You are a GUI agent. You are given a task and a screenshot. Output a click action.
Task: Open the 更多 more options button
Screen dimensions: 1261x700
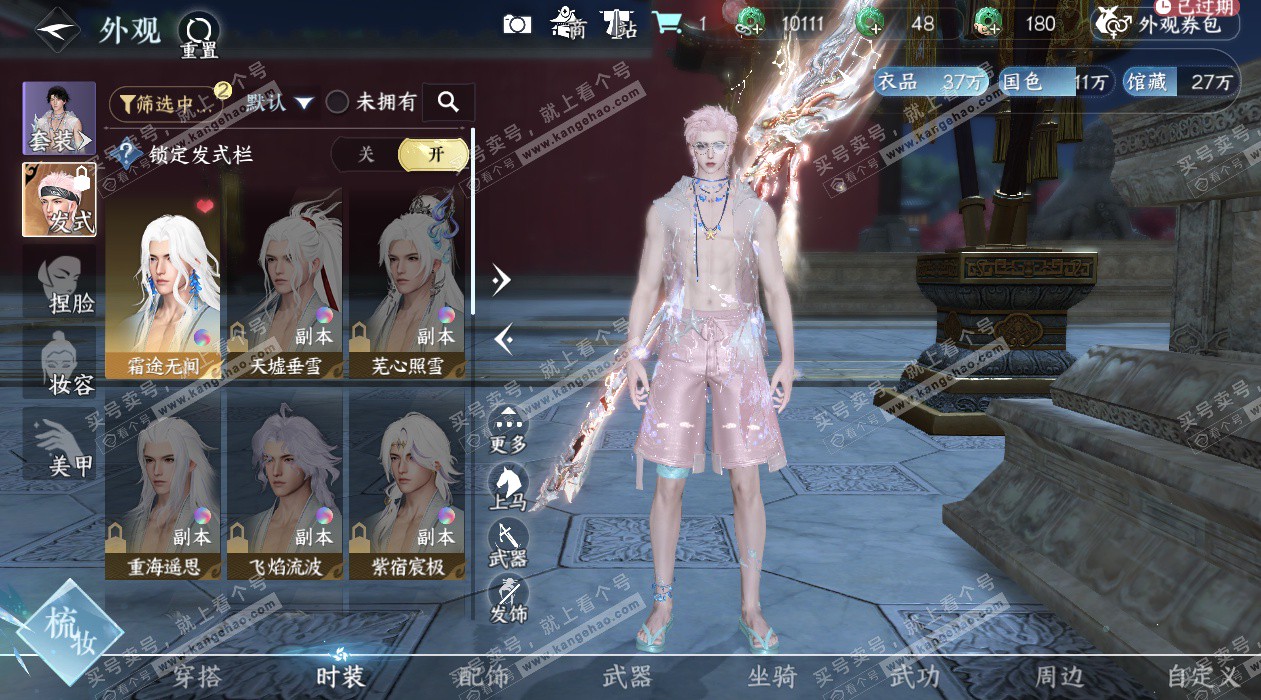click(x=508, y=430)
